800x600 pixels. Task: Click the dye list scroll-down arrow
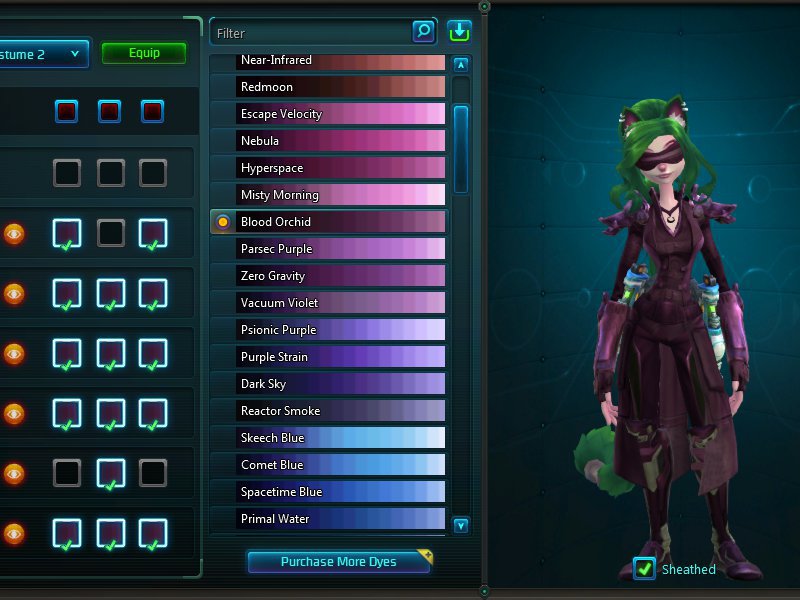[x=461, y=525]
